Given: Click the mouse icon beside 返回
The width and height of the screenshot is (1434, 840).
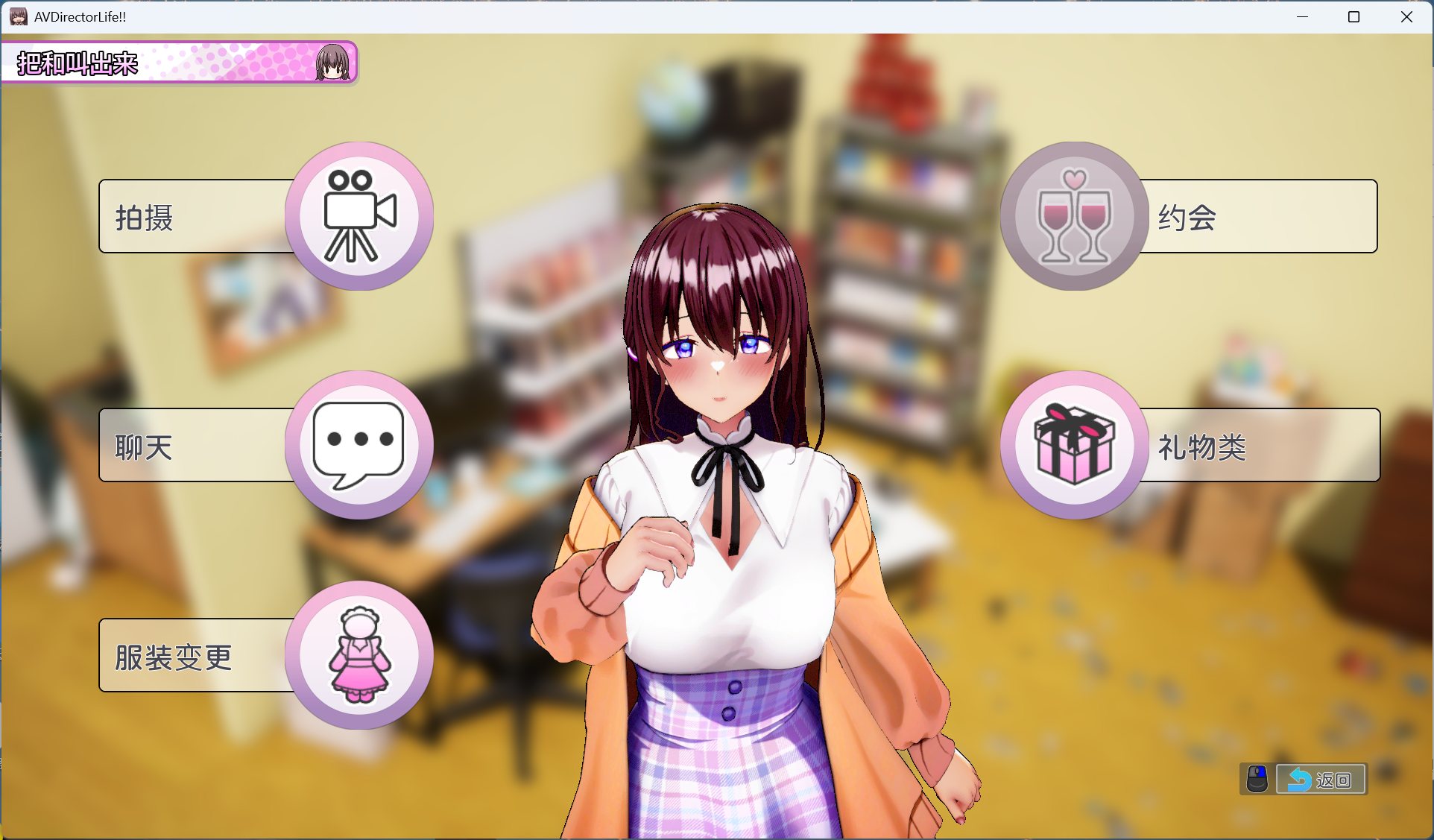Looking at the screenshot, I should tap(1257, 780).
